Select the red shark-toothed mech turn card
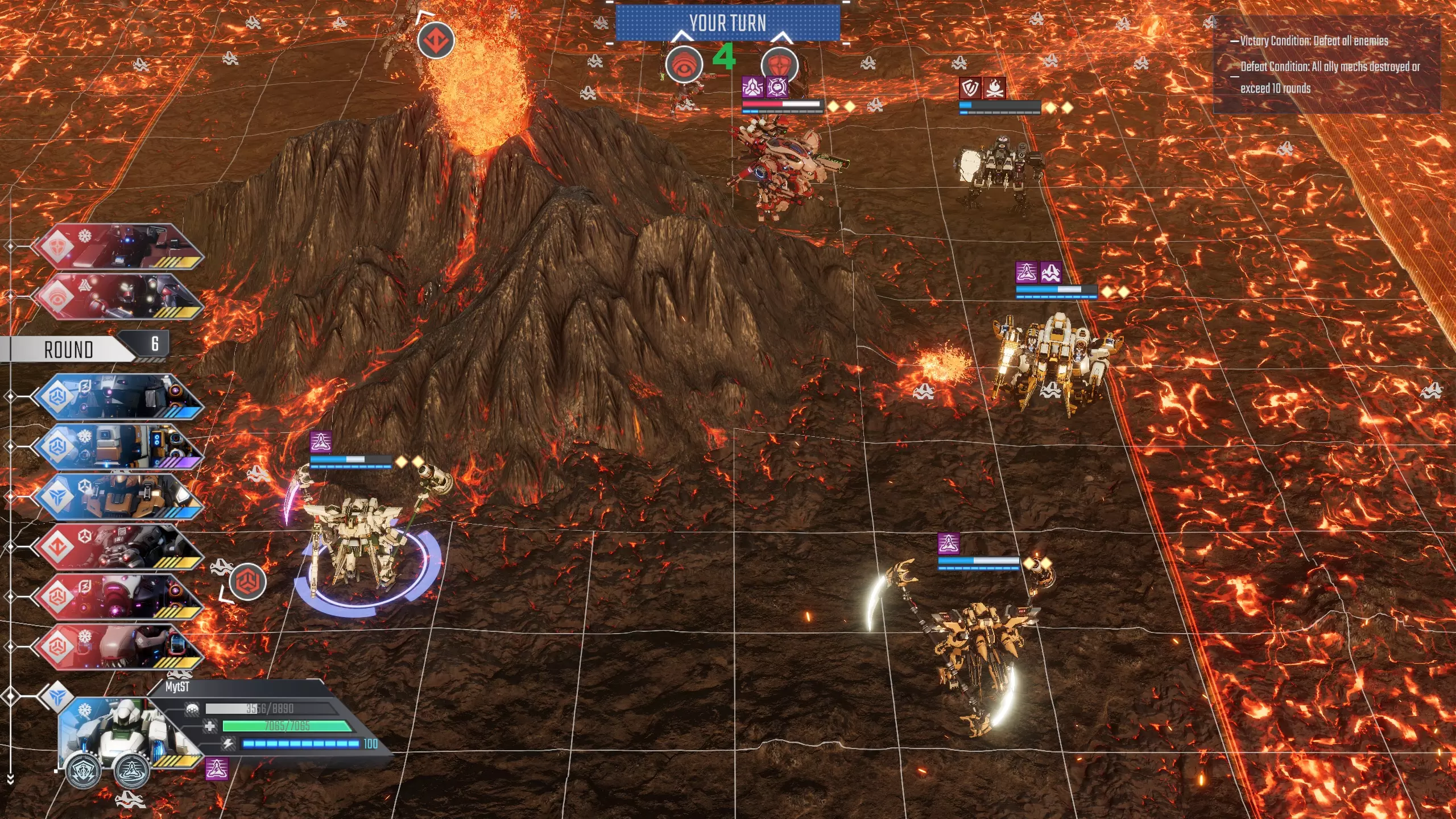 117,646
